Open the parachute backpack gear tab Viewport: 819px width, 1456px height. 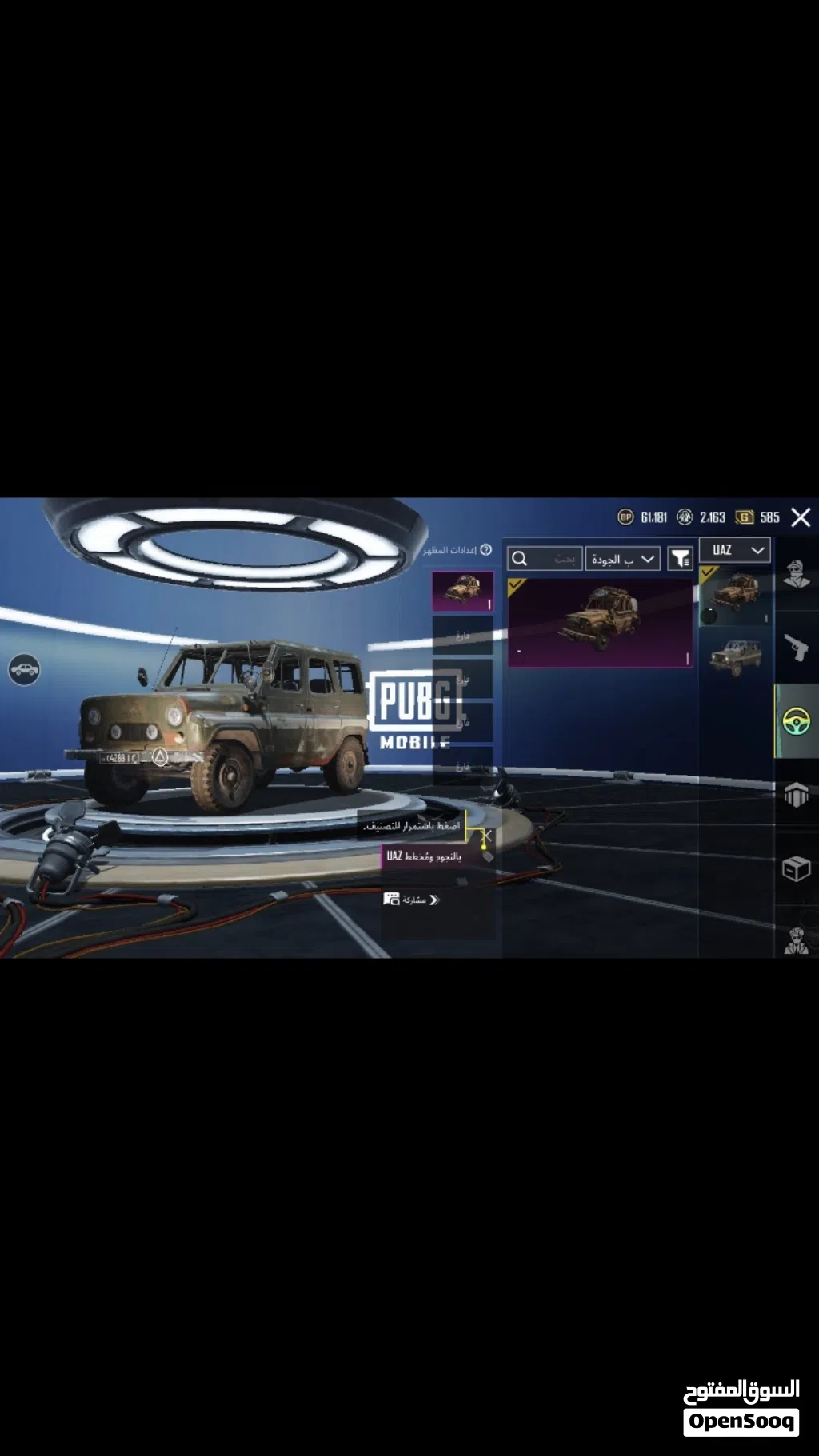[x=797, y=795]
